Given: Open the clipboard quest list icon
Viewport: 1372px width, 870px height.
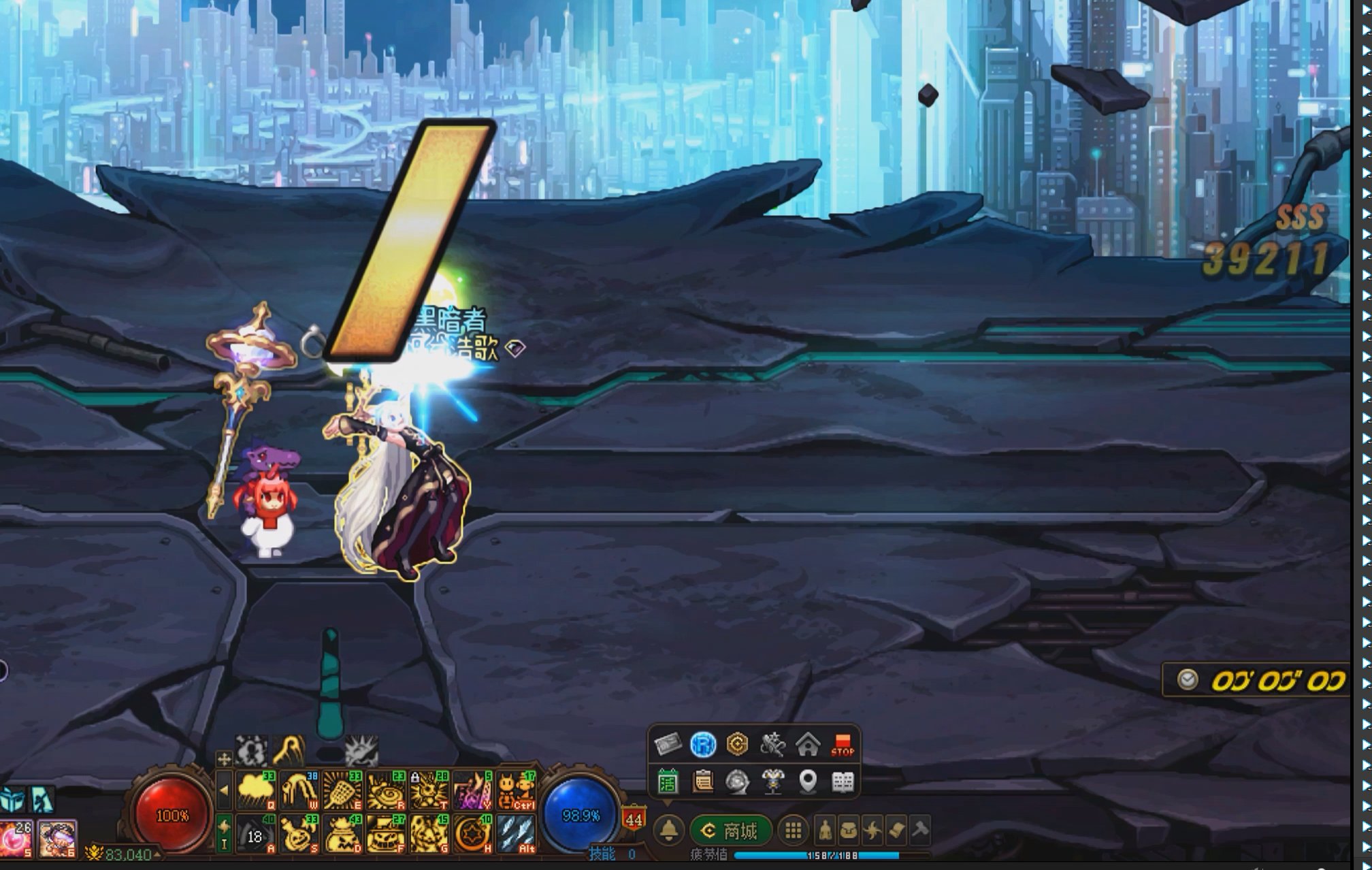Looking at the screenshot, I should (x=702, y=782).
